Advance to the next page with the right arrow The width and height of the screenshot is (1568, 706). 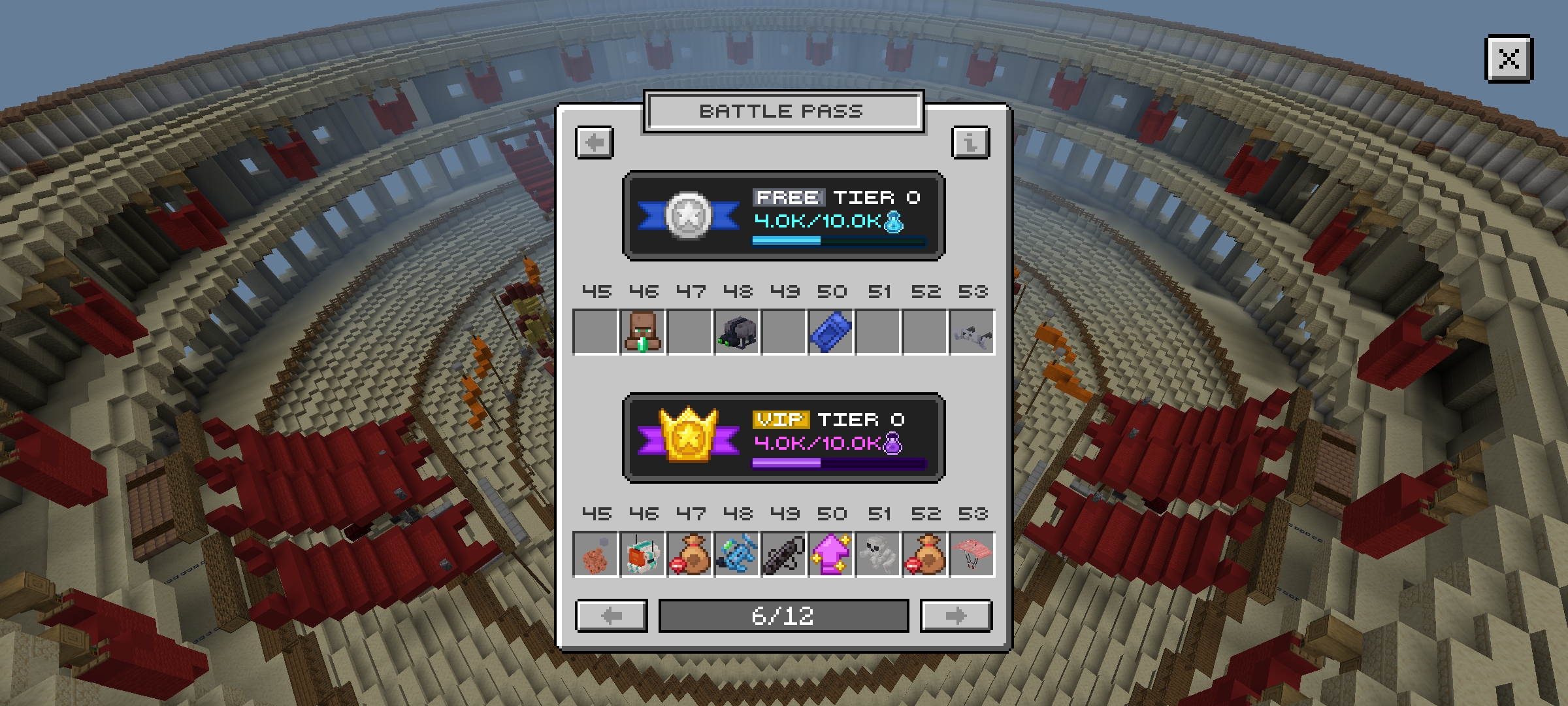(956, 614)
